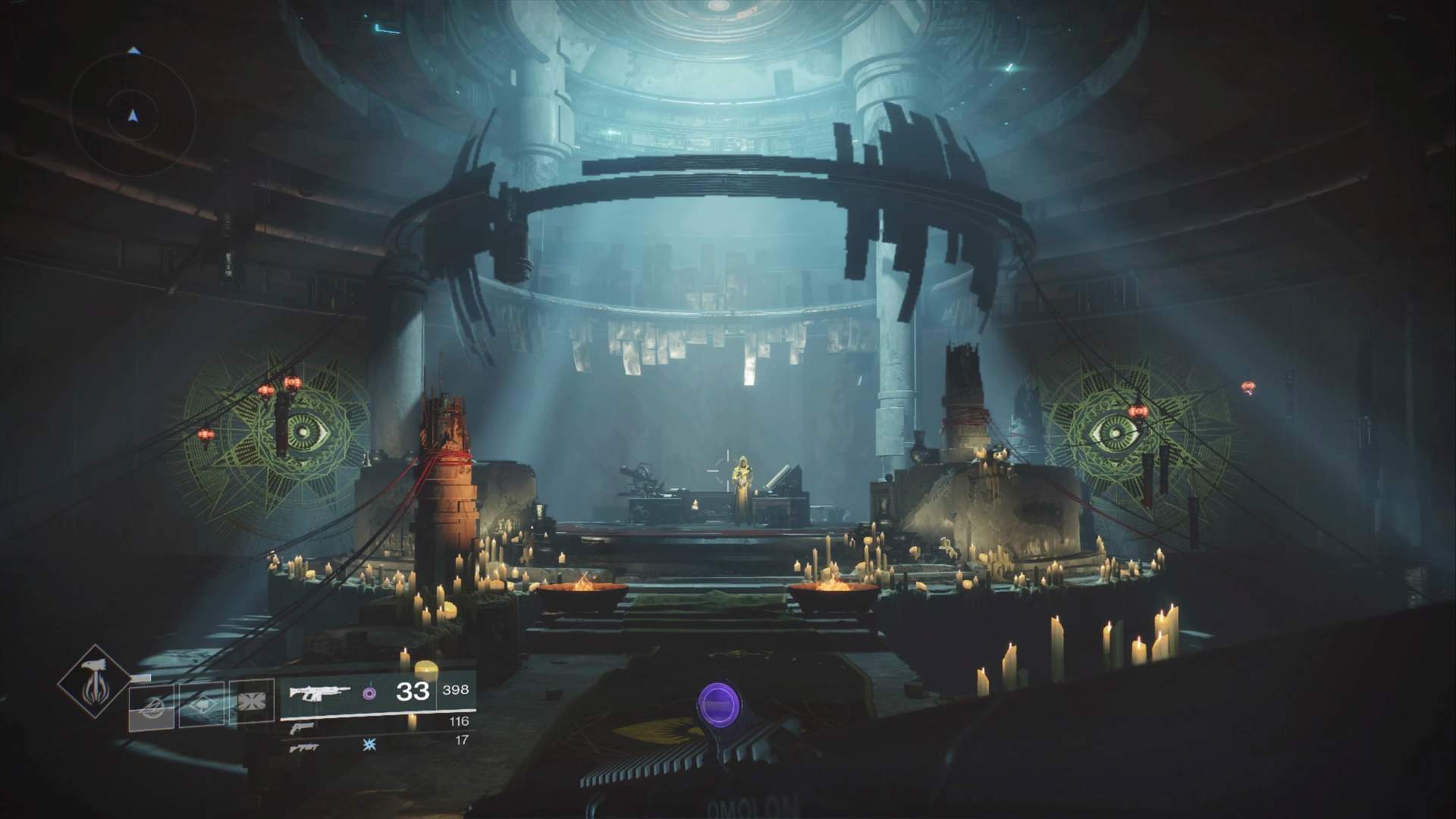The image size is (1456, 819).
Task: Click the leaf-shaped buff icon
Action: point(202,703)
